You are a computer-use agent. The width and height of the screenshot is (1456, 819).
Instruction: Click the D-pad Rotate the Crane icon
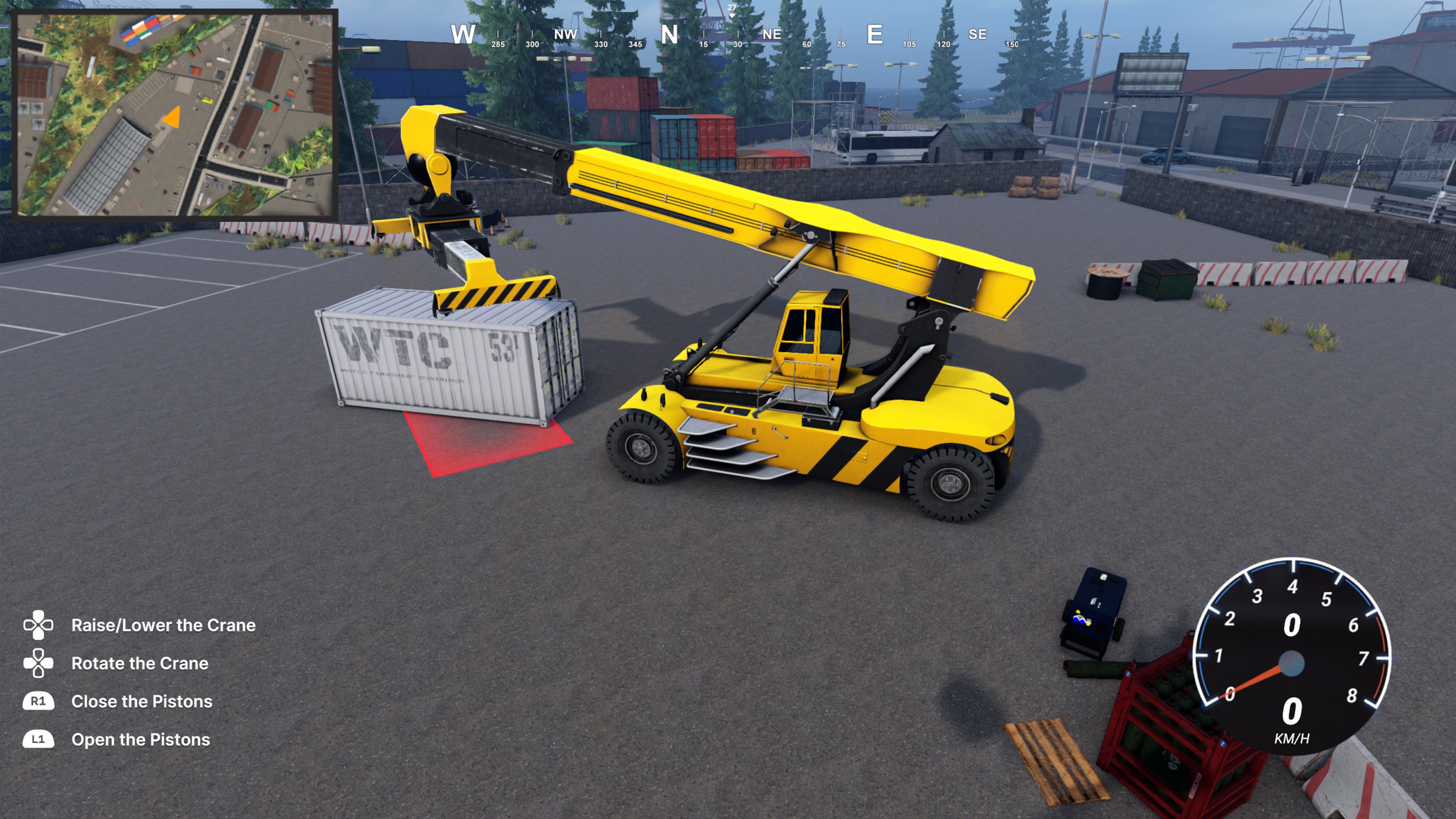[x=38, y=663]
